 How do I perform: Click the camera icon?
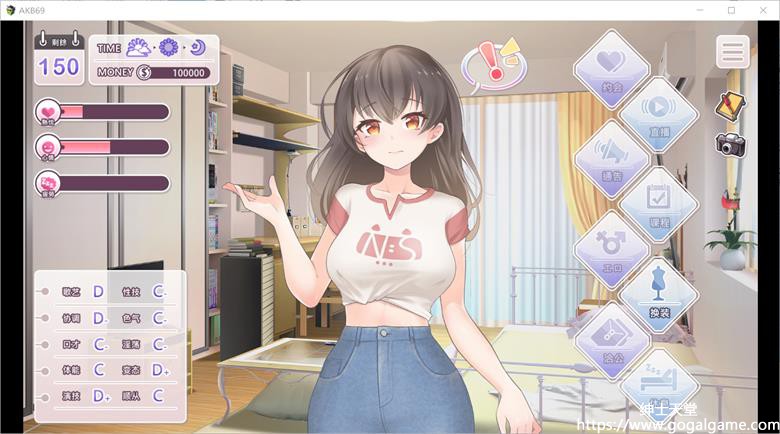732,143
